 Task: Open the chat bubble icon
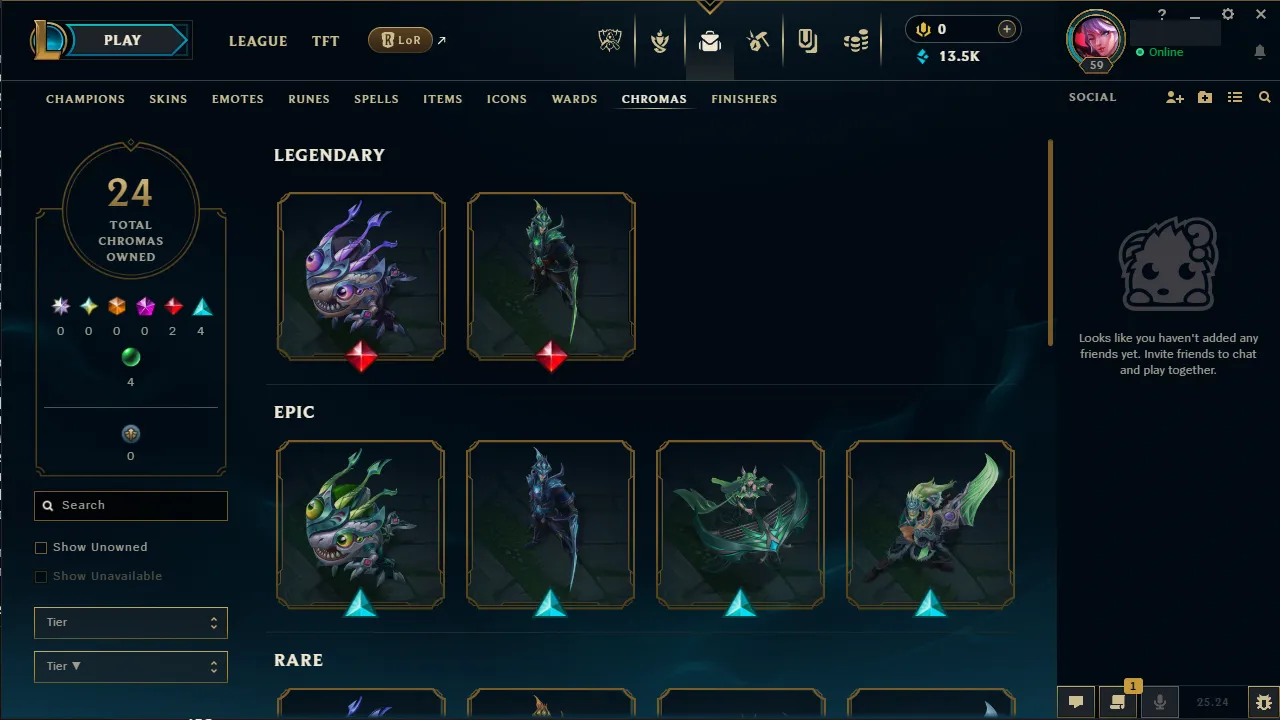pyautogui.click(x=1076, y=702)
